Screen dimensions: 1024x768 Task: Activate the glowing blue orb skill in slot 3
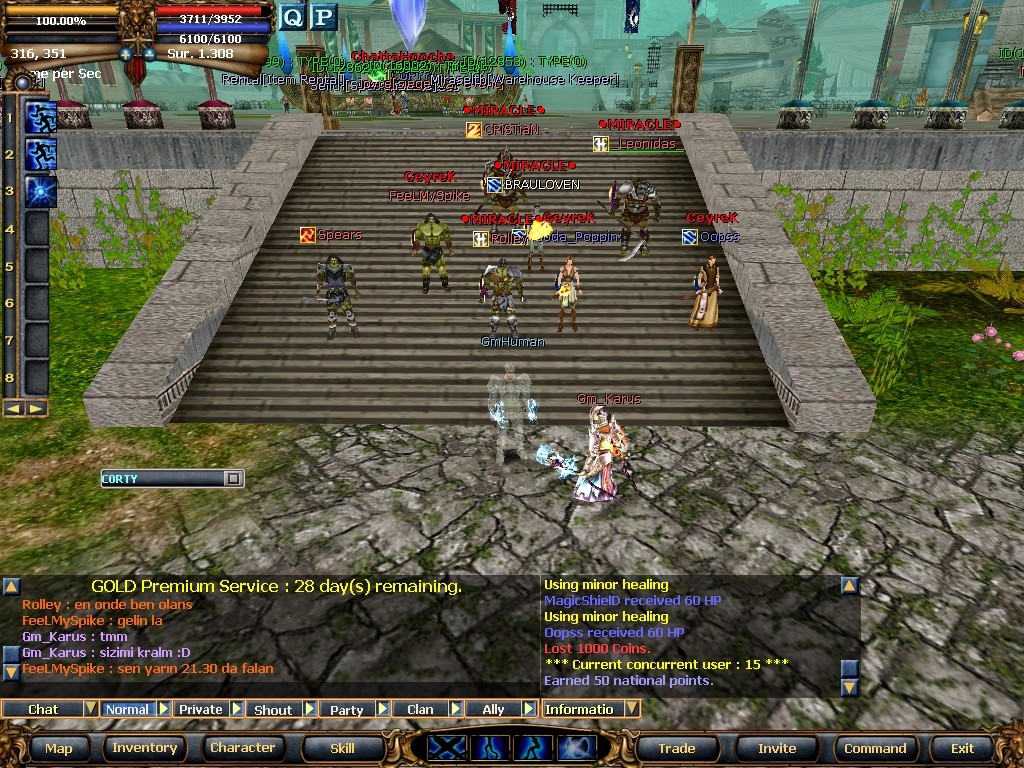point(40,191)
